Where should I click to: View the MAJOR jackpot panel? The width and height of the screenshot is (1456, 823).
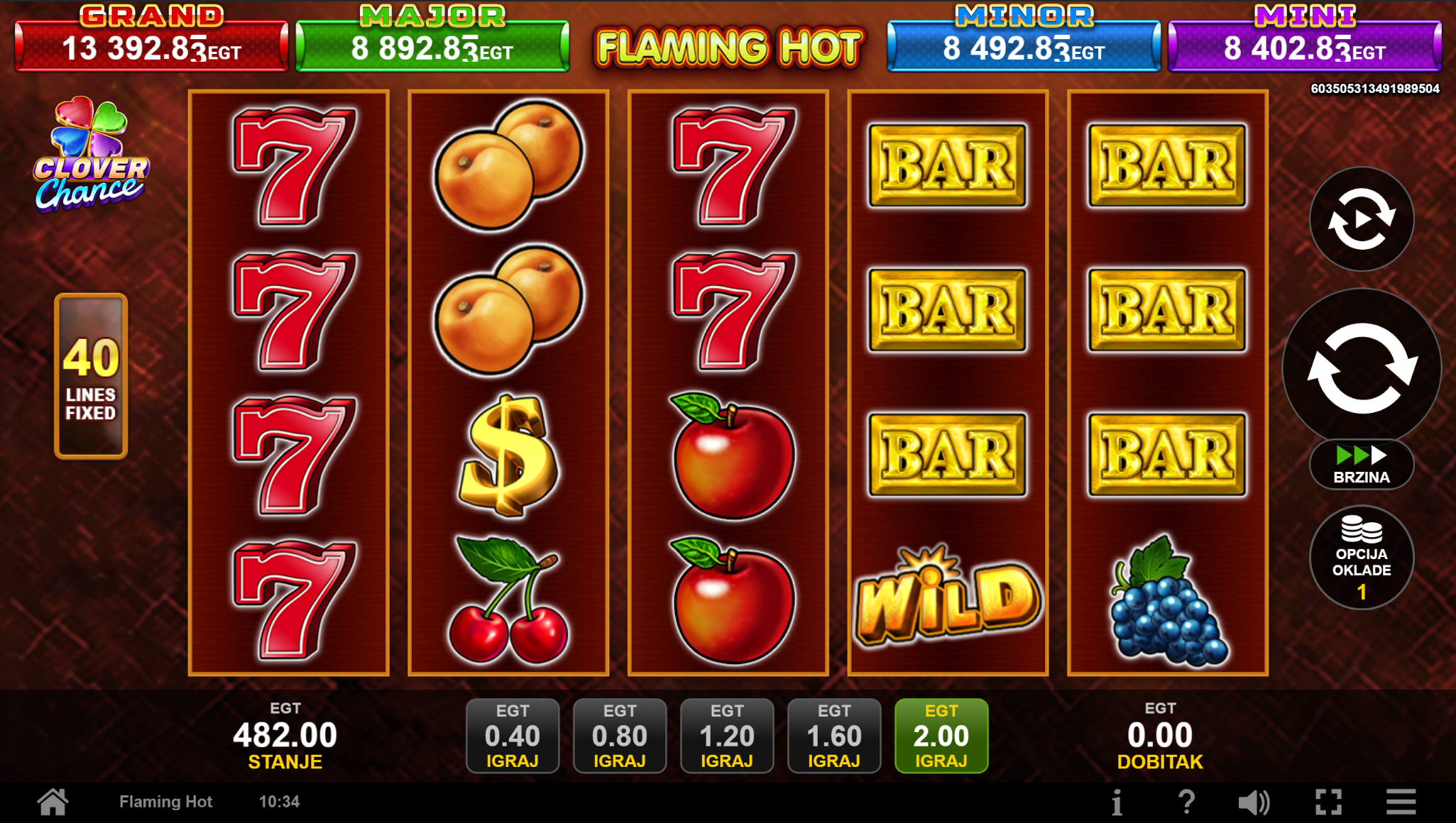coord(432,46)
